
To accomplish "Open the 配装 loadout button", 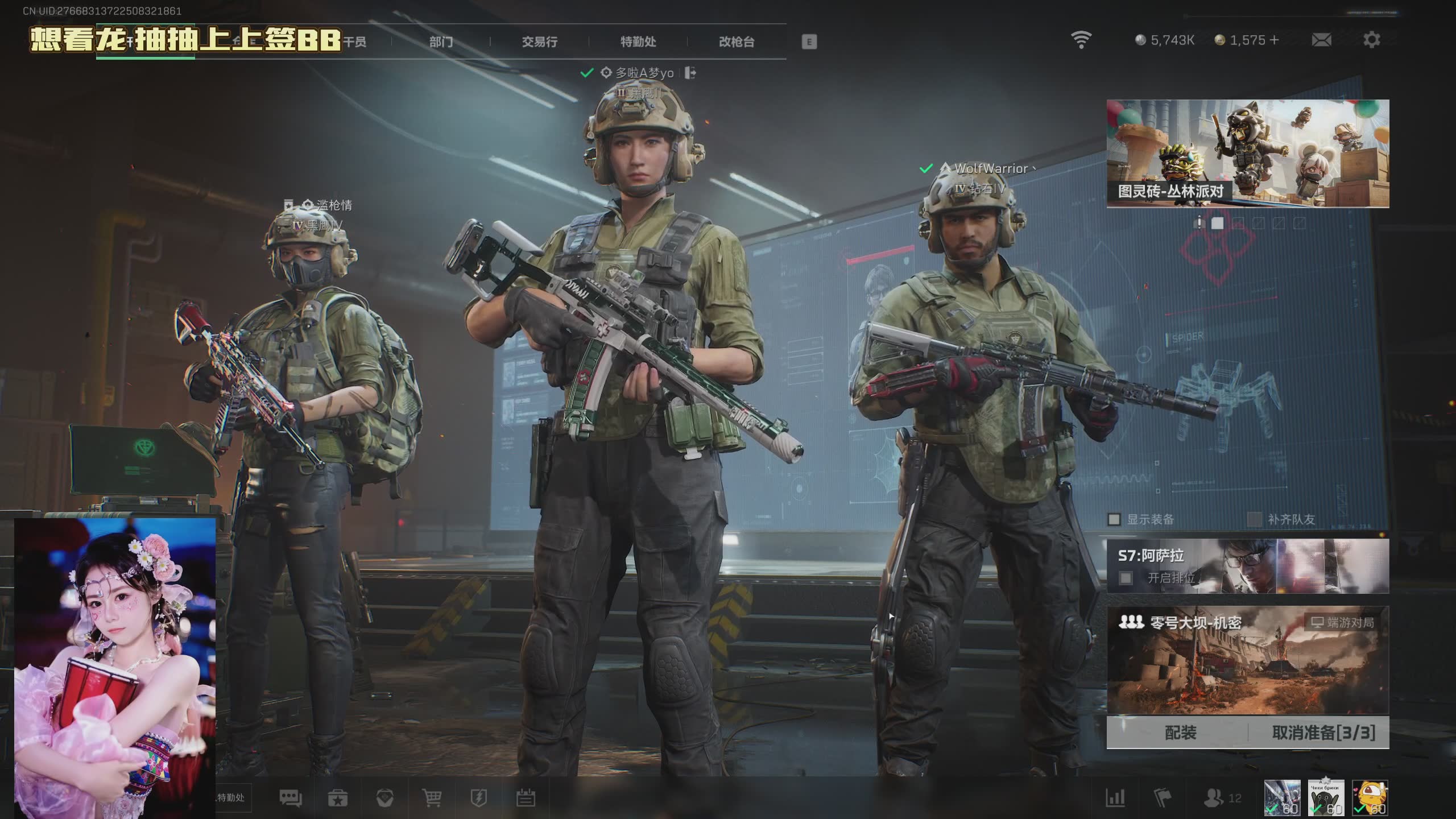I will point(1180,733).
